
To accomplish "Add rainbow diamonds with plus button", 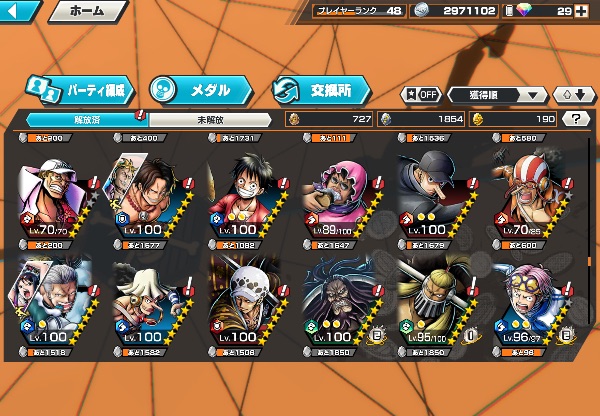I will [x=591, y=11].
